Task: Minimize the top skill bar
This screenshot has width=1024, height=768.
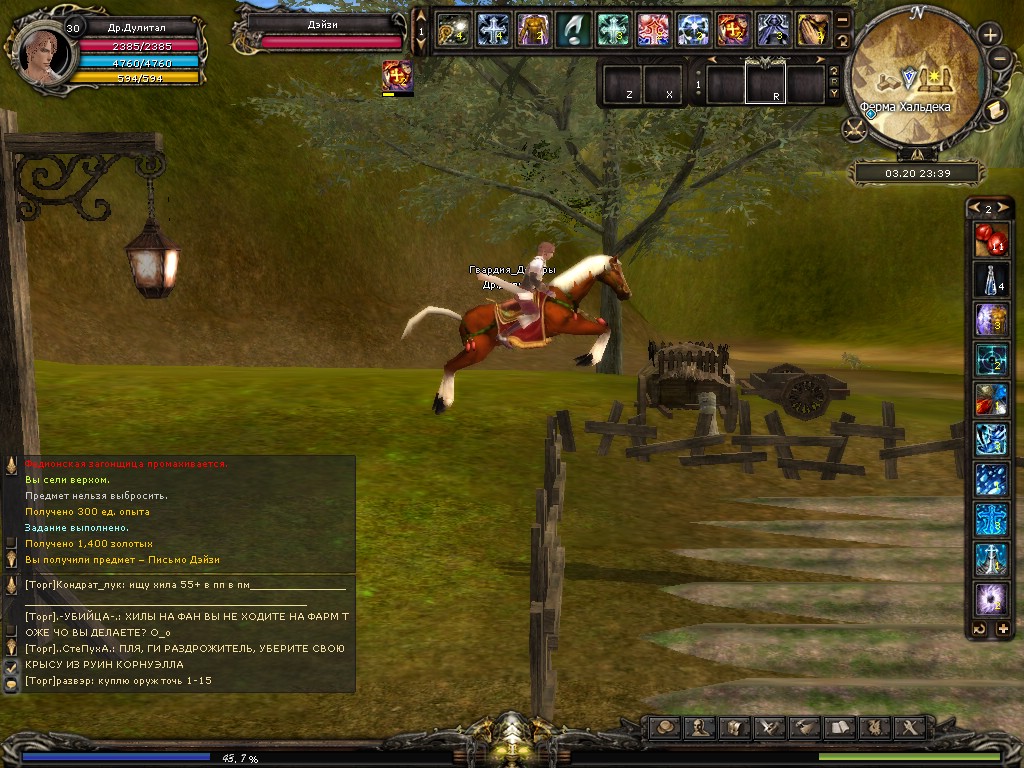Action: point(843,20)
